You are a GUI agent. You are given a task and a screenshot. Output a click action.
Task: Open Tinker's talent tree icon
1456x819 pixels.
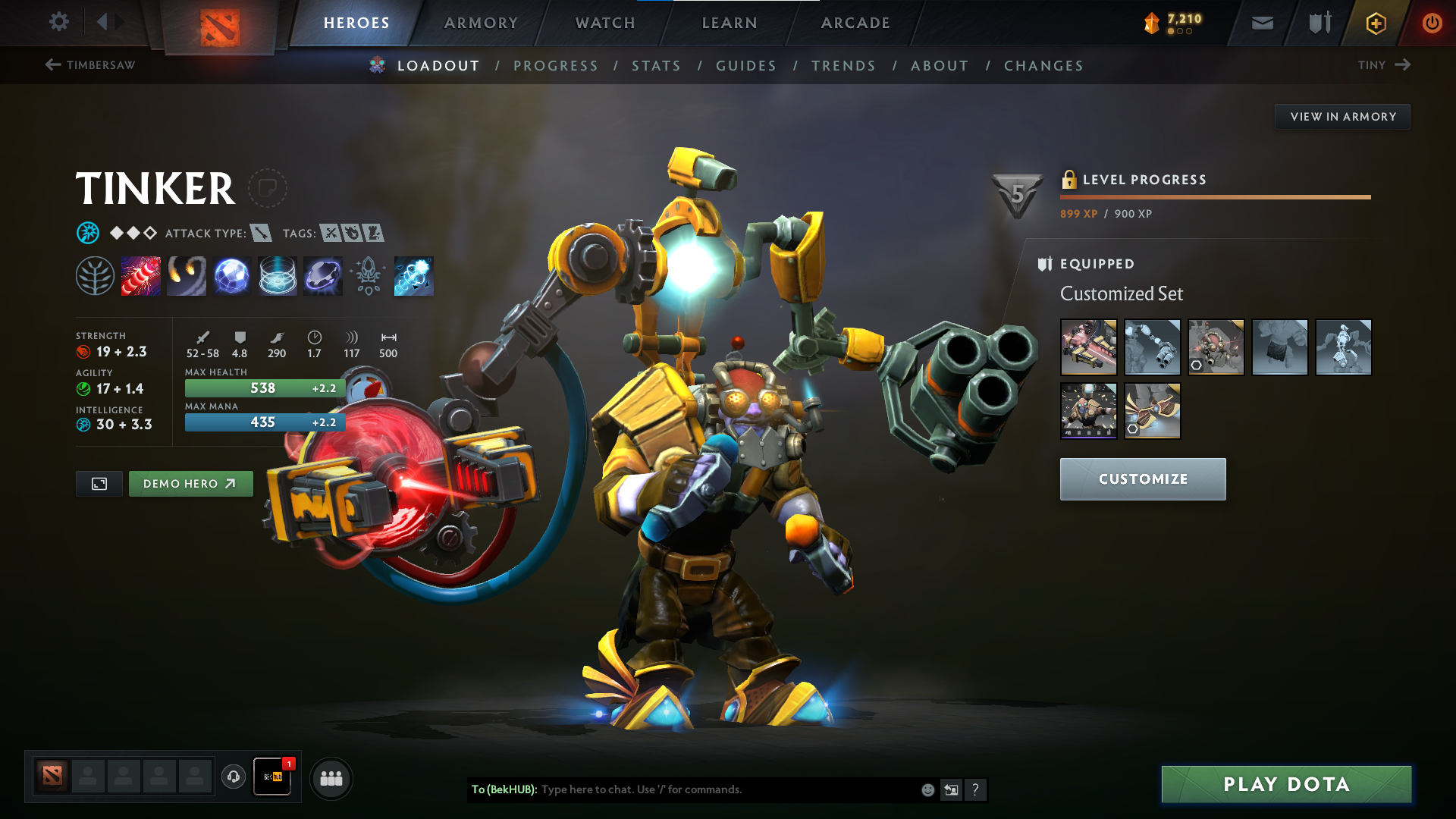(x=96, y=276)
